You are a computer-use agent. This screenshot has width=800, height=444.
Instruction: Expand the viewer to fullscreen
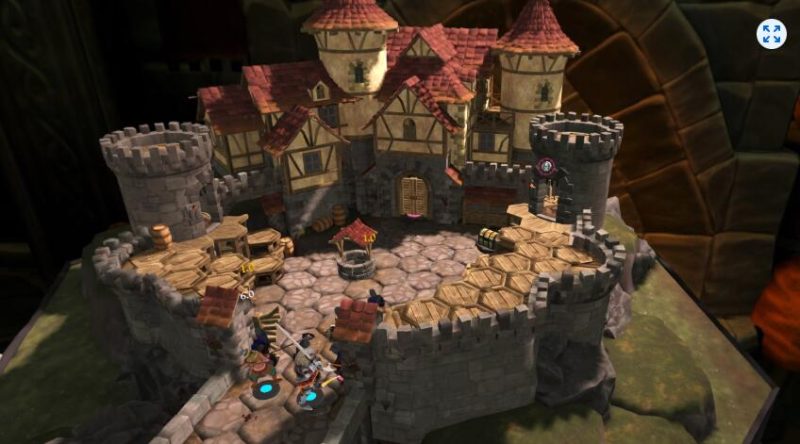coord(771,34)
